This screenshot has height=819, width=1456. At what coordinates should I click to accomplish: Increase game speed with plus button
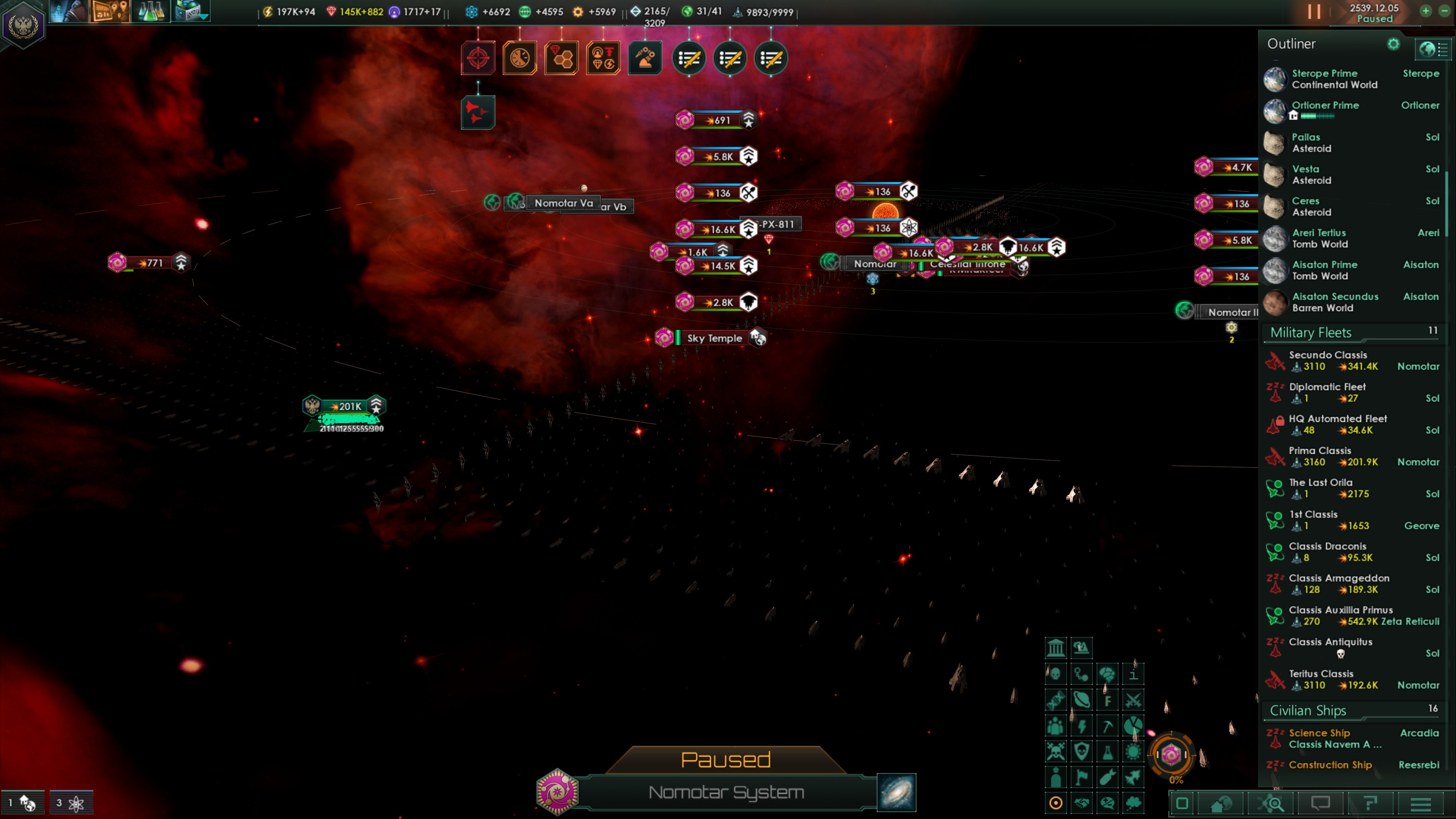tap(1426, 11)
